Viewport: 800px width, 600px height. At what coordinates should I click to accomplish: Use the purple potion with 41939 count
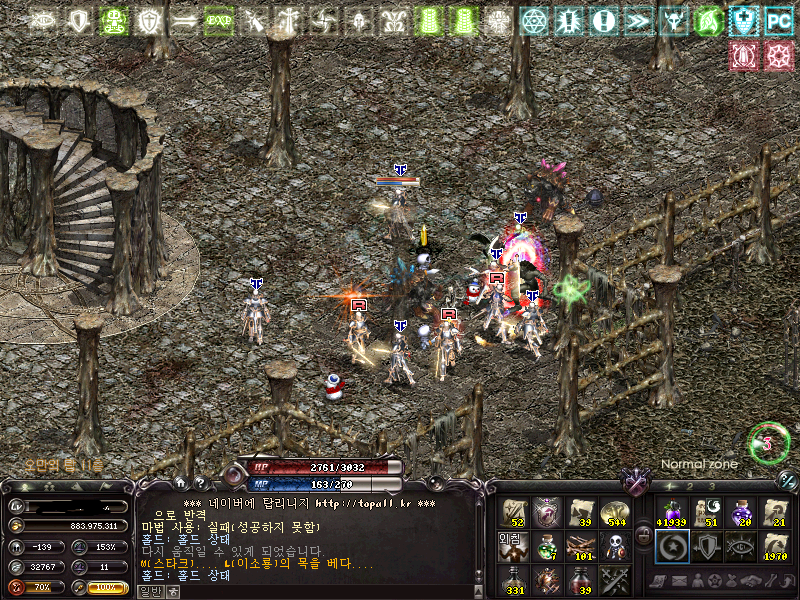pos(669,511)
